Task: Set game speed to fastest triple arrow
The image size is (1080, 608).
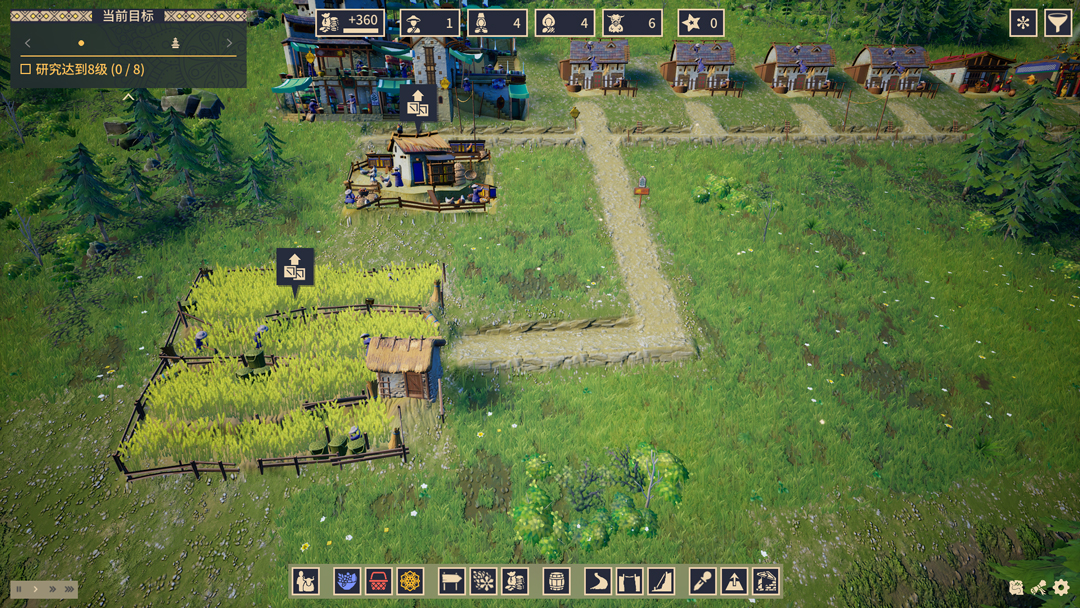Action: pyautogui.click(x=69, y=590)
